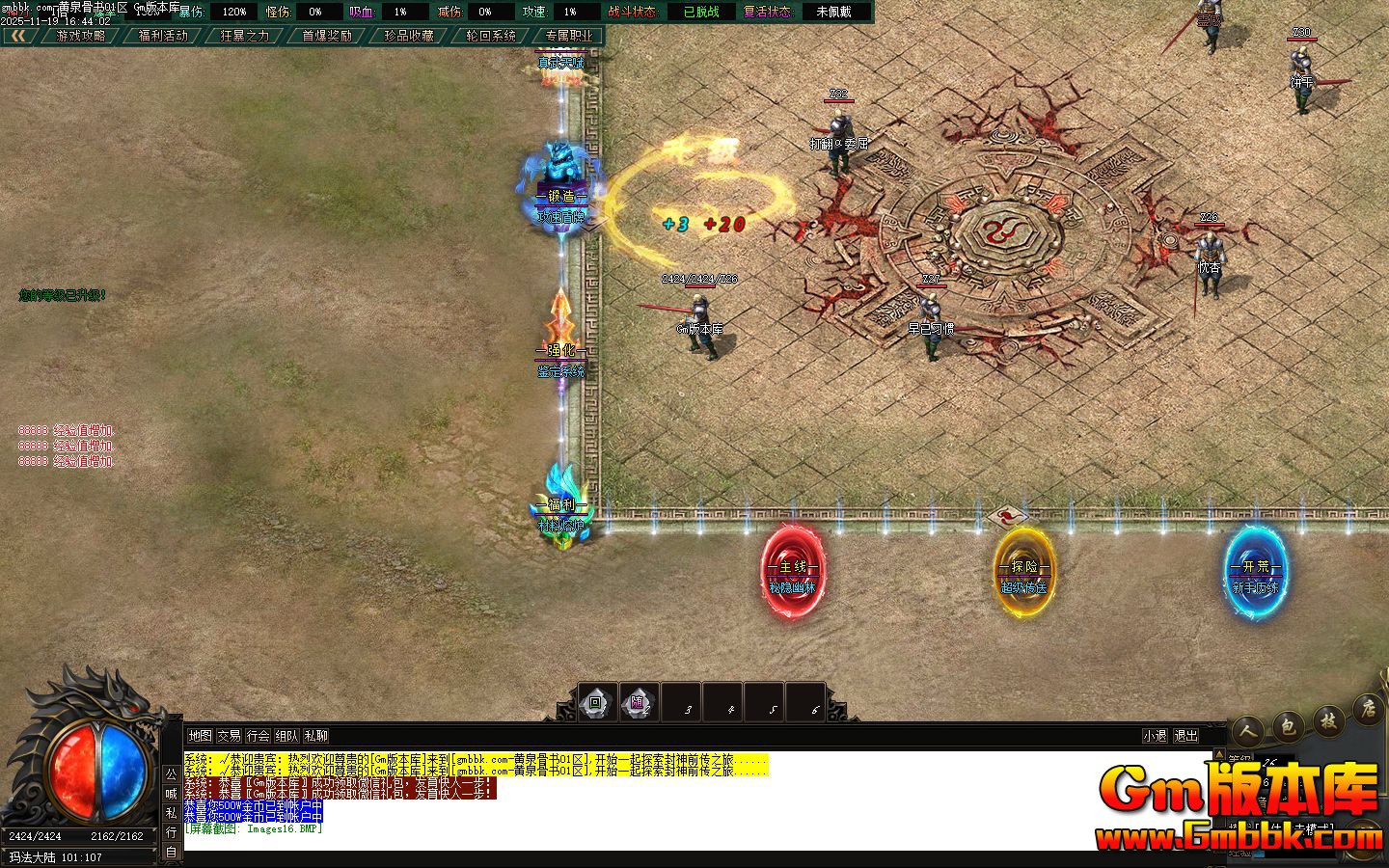Collapse the top menu with the double arrow
The width and height of the screenshot is (1389, 868).
18,35
